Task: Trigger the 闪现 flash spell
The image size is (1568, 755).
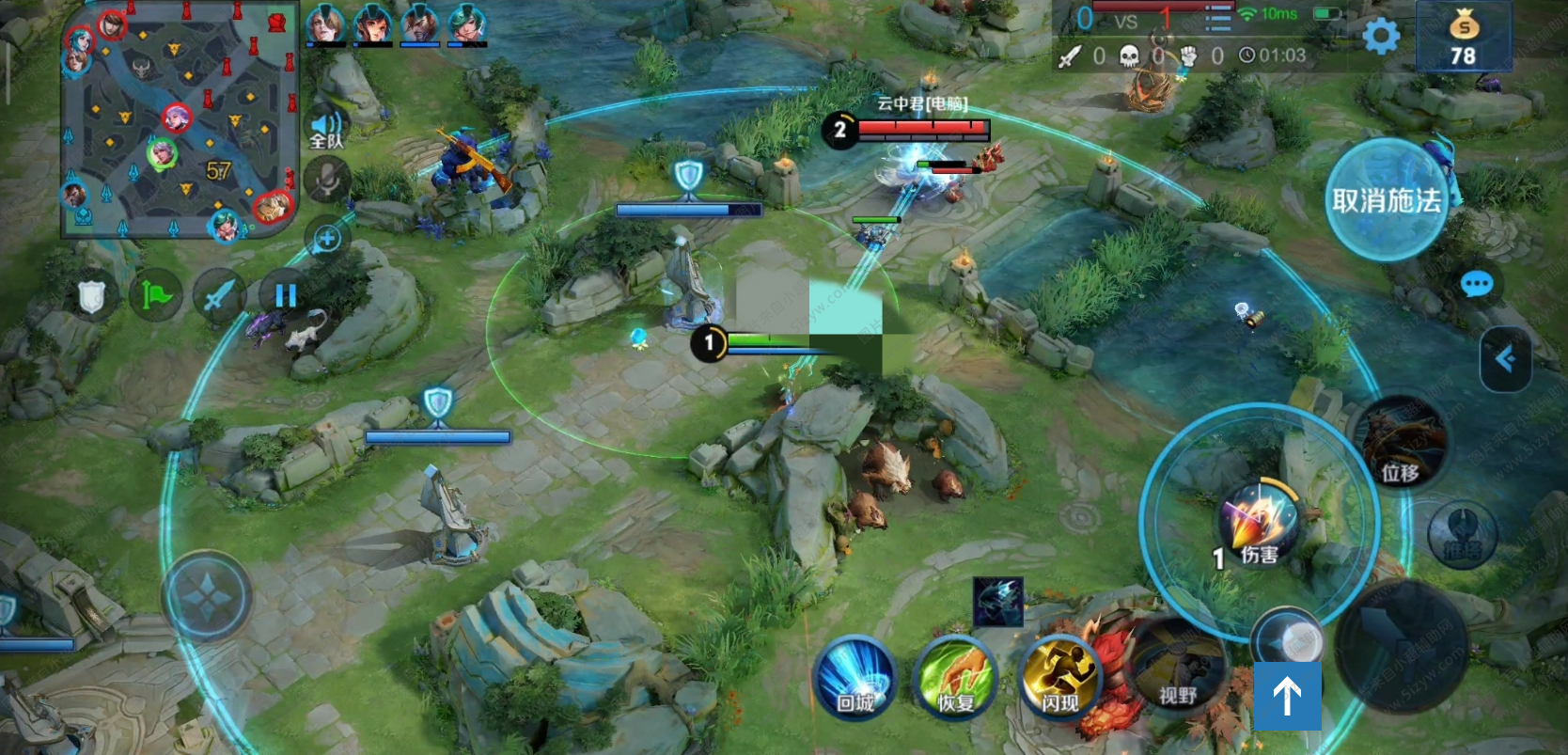Action: 1059,677
